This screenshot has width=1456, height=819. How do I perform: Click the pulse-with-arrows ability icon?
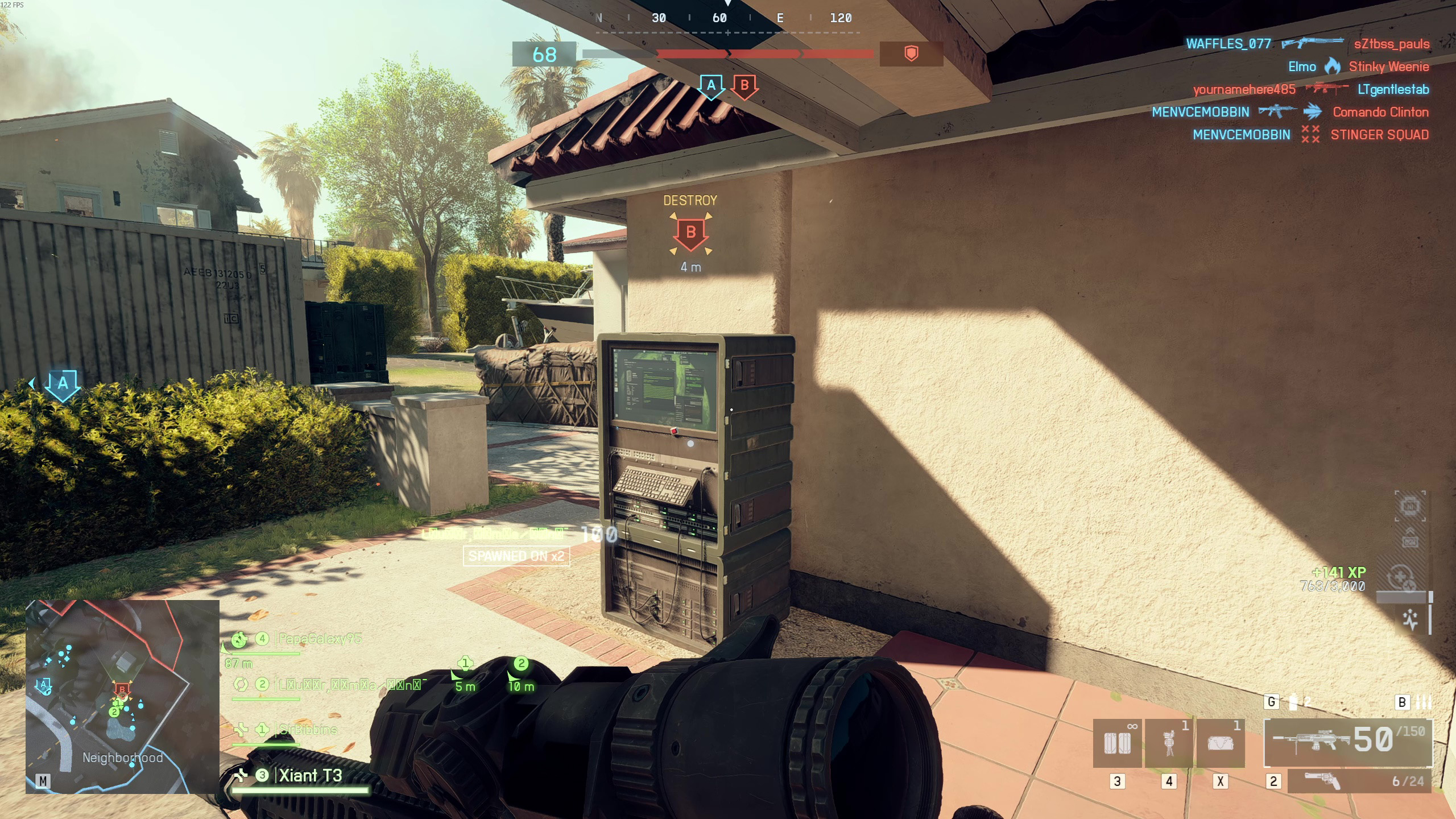1410,619
